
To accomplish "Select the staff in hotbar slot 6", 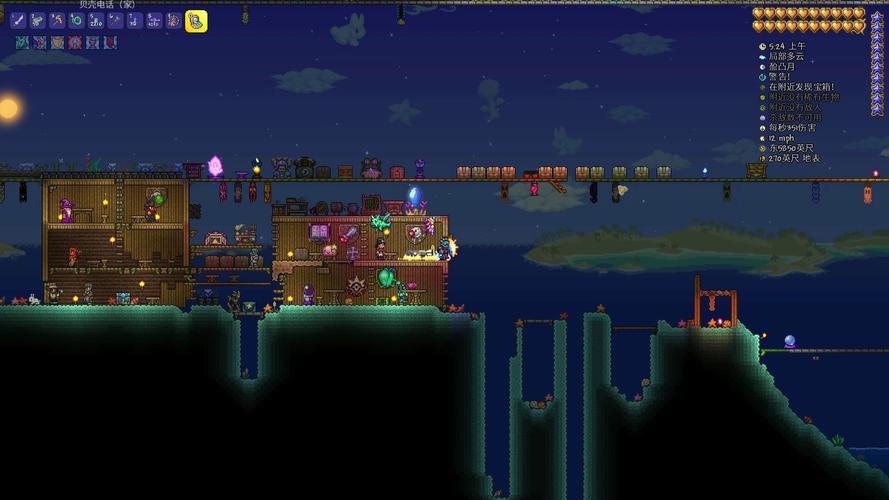I will tap(115, 20).
